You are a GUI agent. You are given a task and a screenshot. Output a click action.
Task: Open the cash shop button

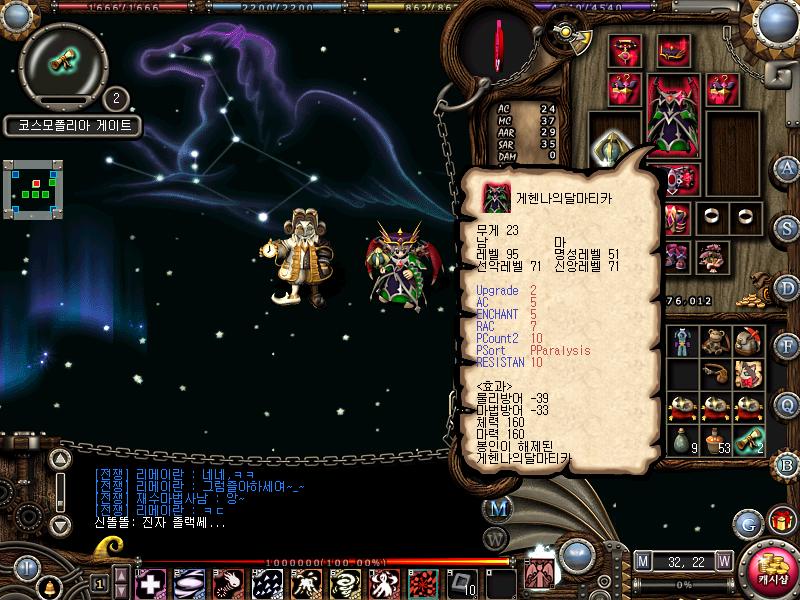[x=769, y=570]
